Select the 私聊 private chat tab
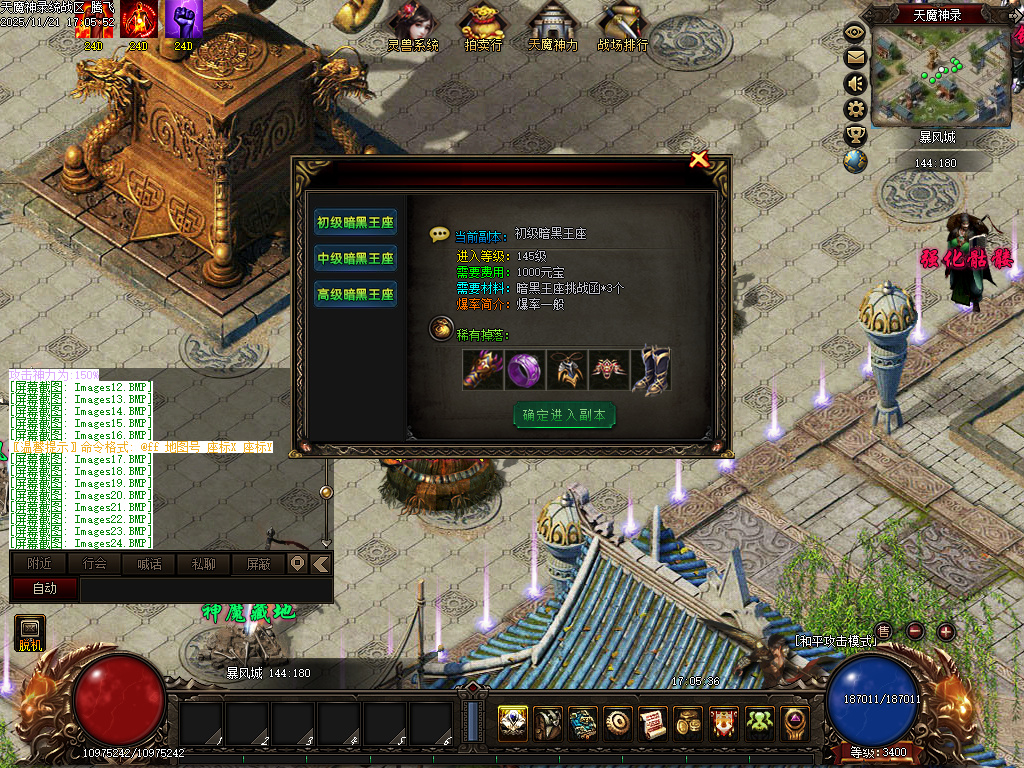The image size is (1024, 768). pos(203,564)
